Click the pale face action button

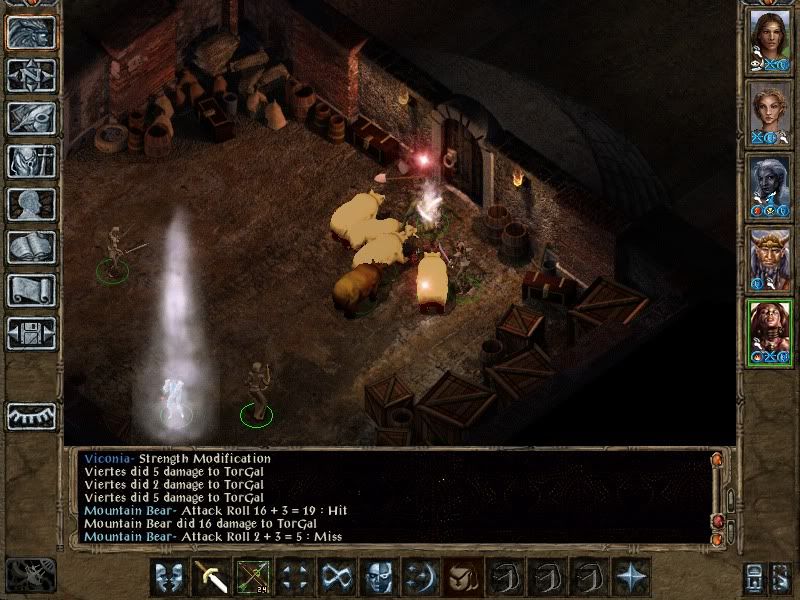click(378, 577)
